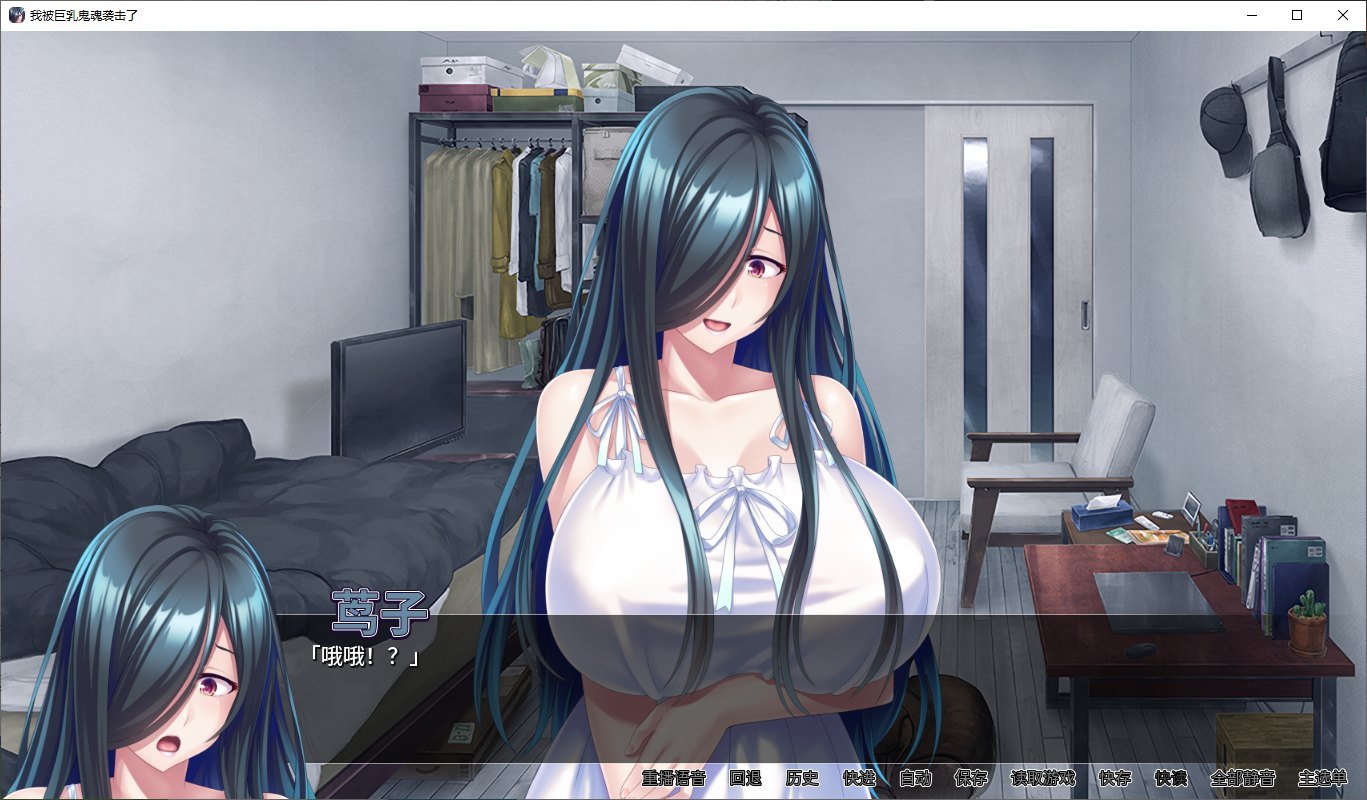Screen dimensions: 1367x800
Task: Maximize the game window
Action: tap(1296, 15)
